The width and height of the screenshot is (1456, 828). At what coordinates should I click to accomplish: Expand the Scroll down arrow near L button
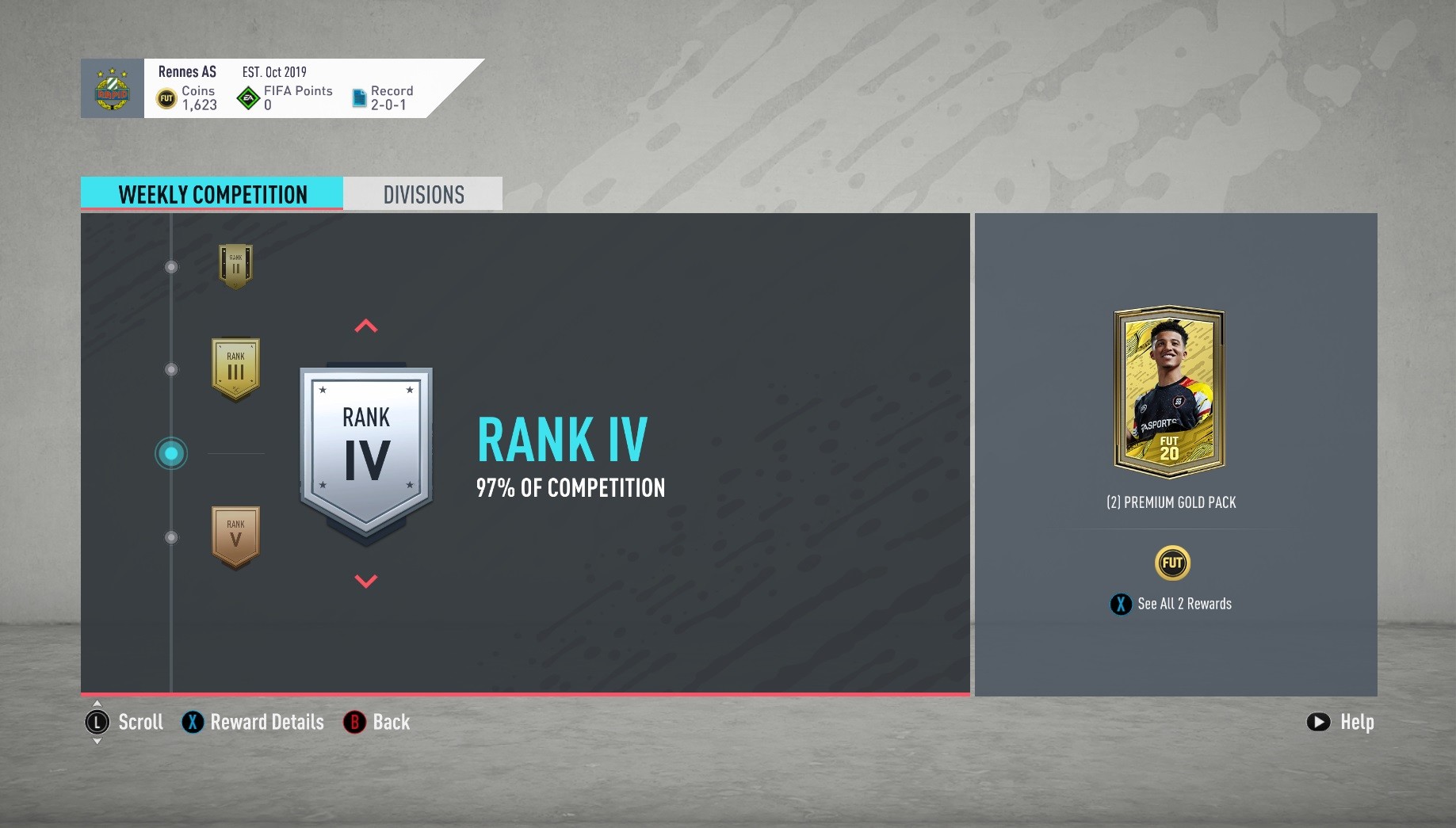tap(97, 743)
